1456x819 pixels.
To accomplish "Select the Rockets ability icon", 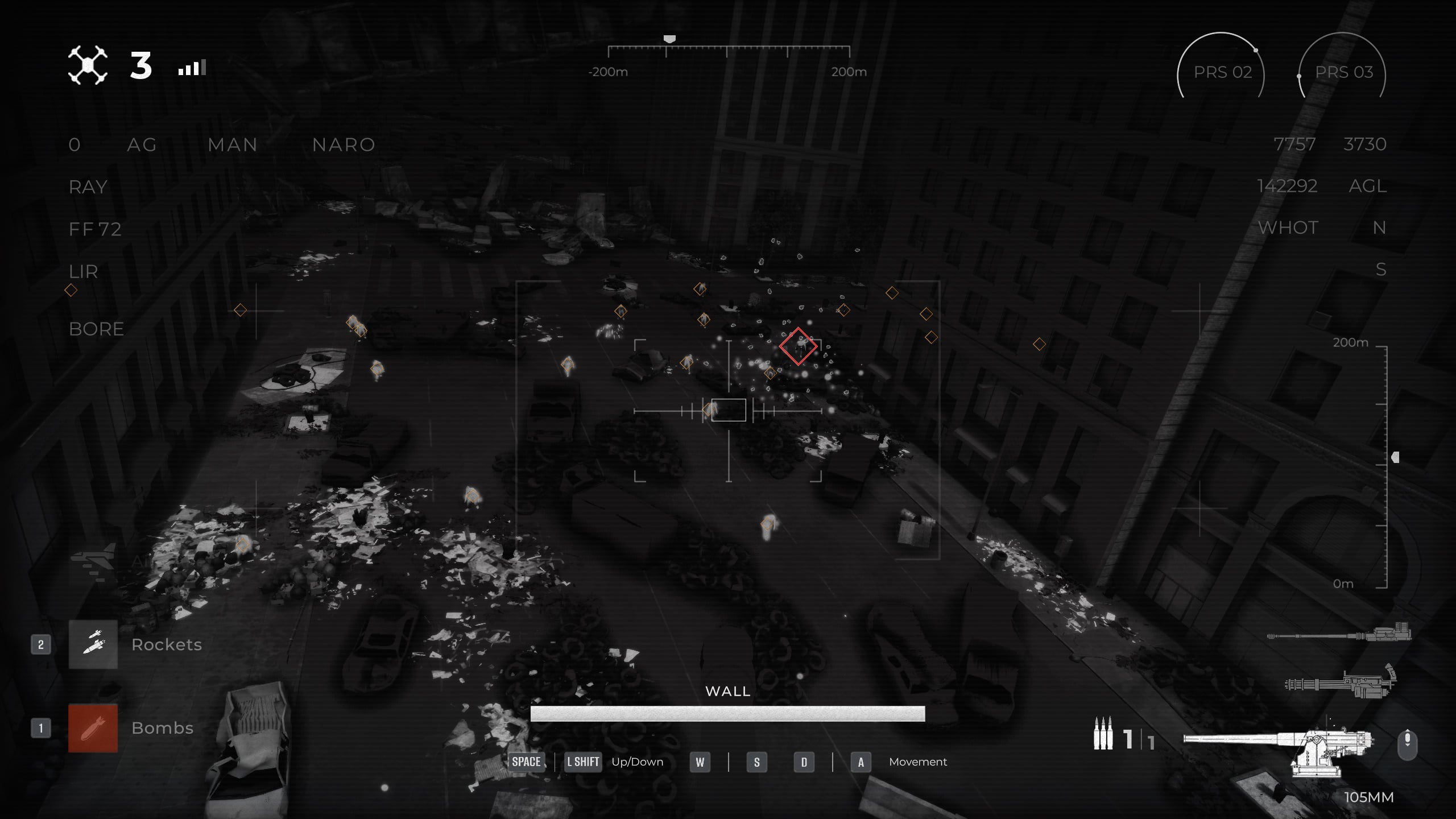I will pos(93,644).
